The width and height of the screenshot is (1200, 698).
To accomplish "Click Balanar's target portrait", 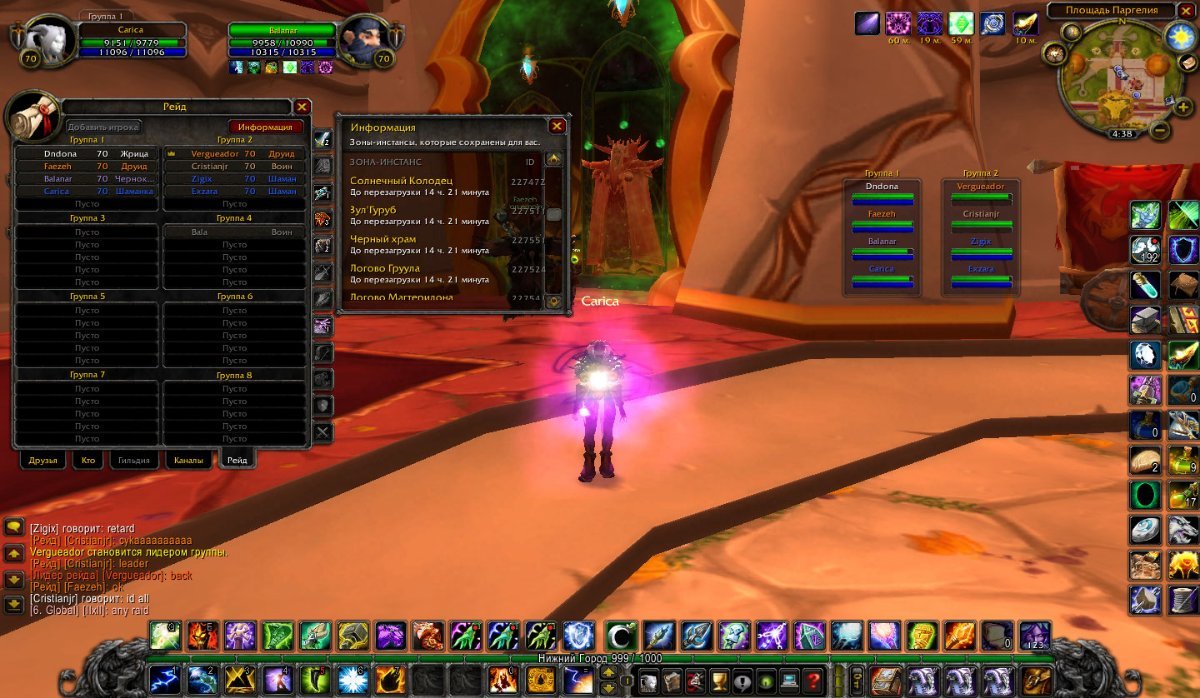I will tap(363, 38).
